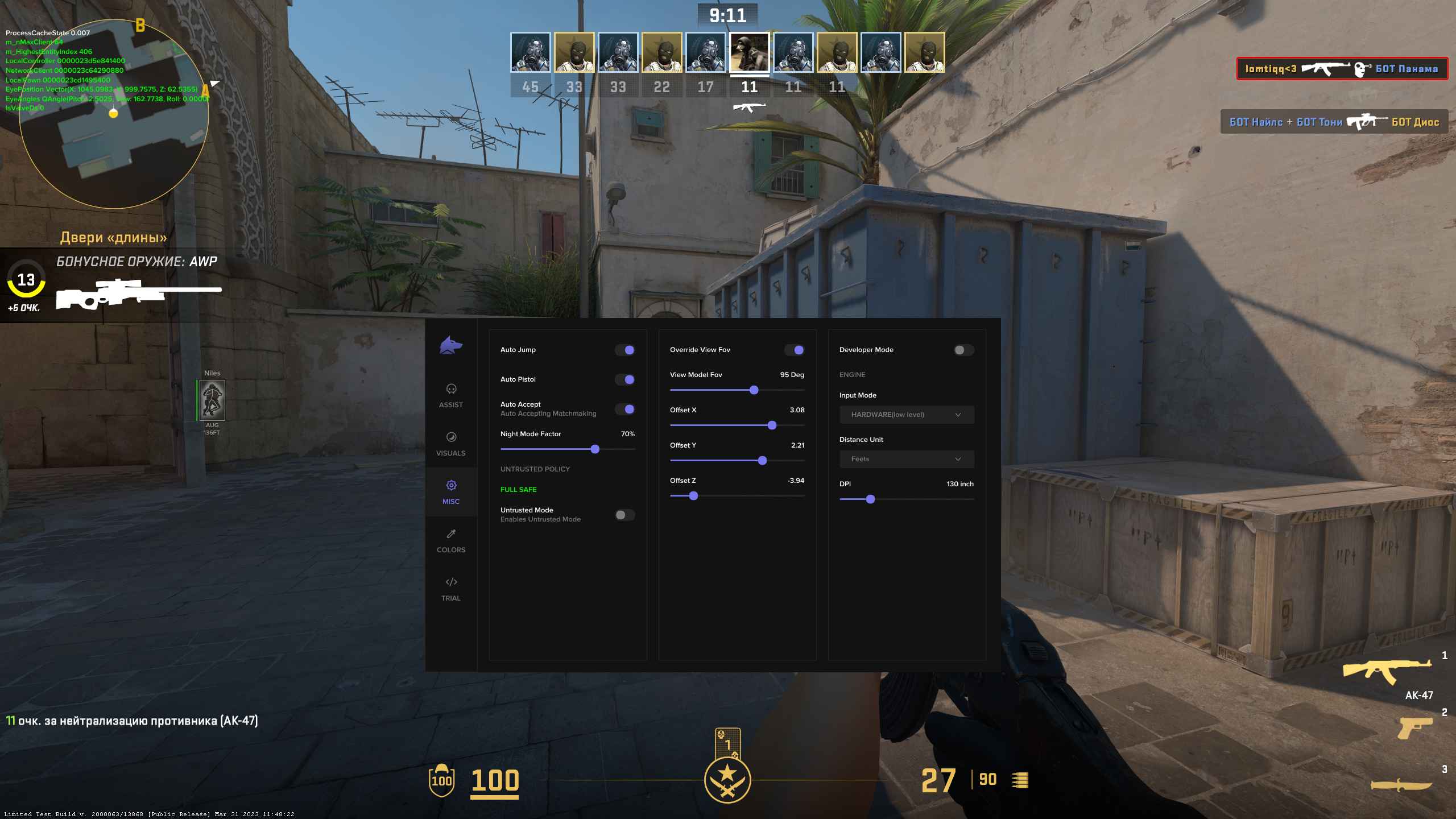Toggle Untrusted Mode on
This screenshot has width=1456, height=819.
click(624, 515)
